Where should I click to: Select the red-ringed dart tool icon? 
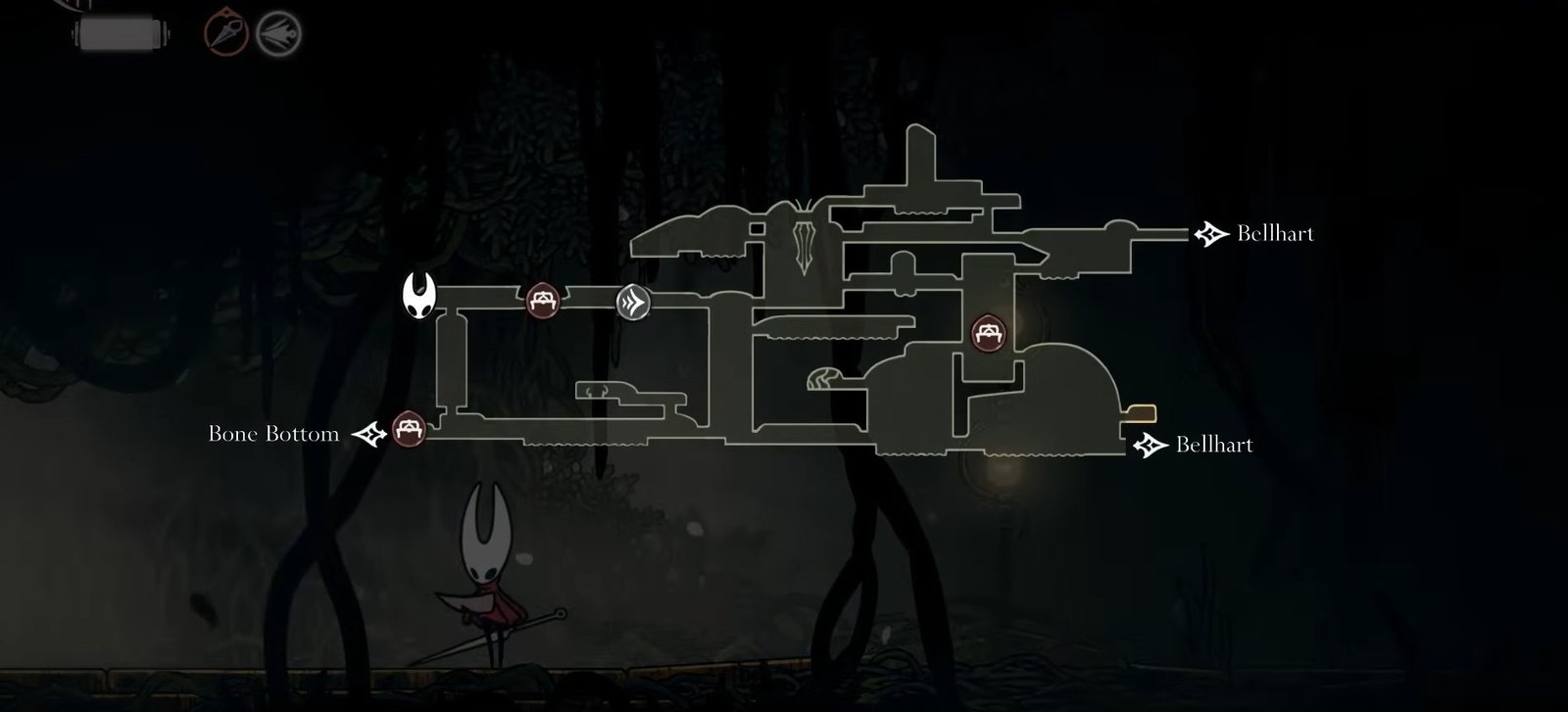click(x=225, y=34)
